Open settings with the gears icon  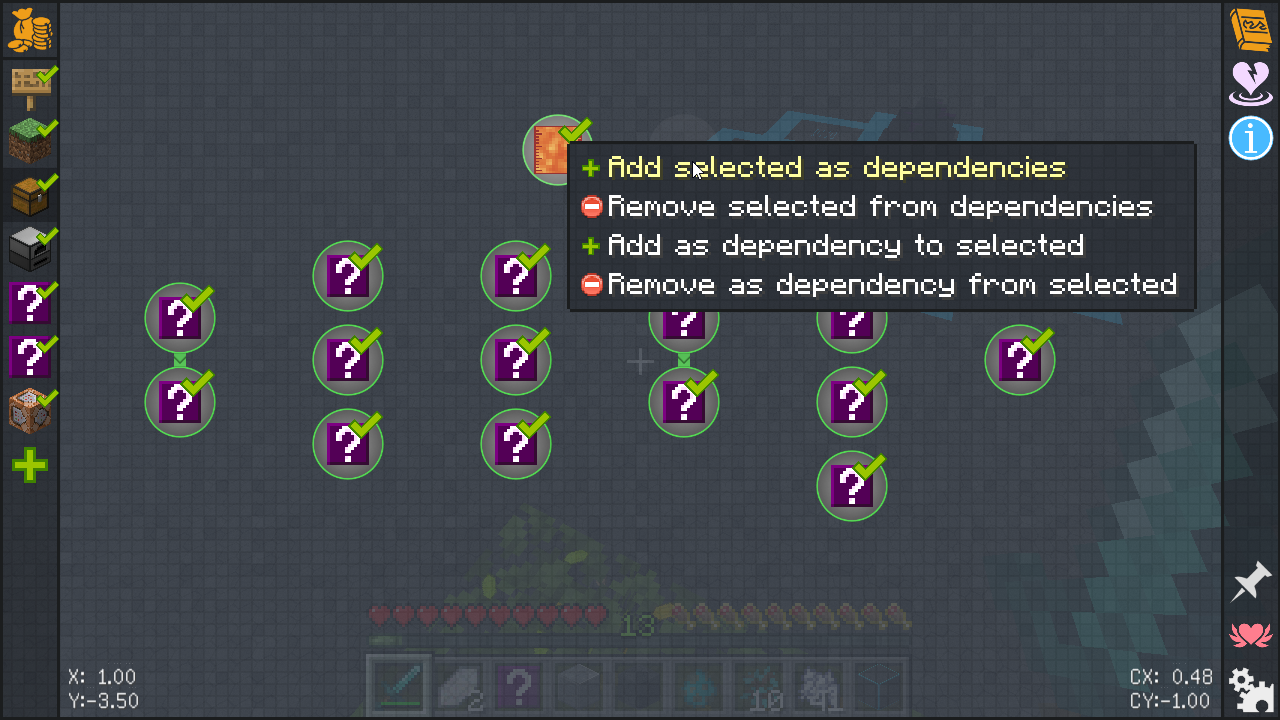coord(1250,688)
